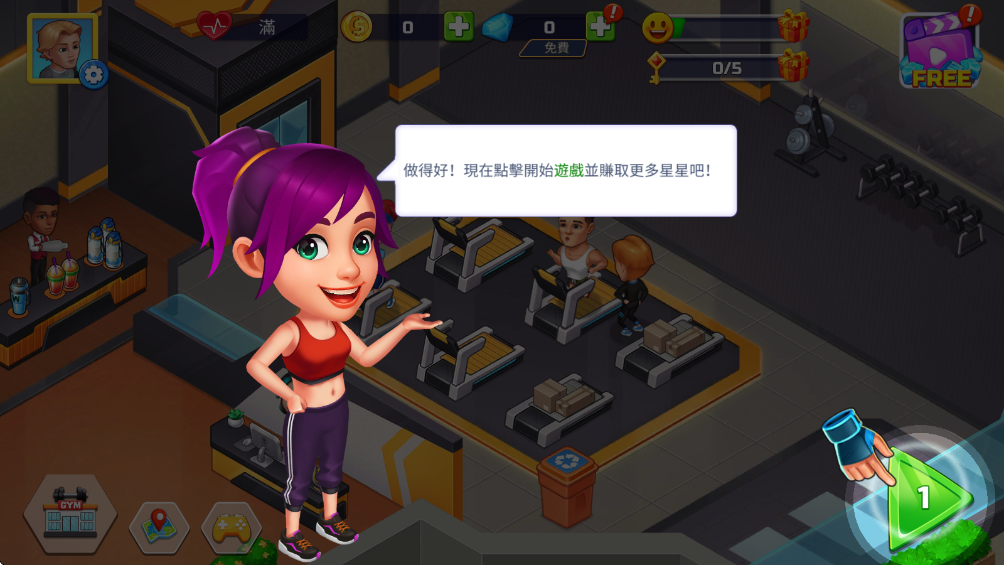Tap the speech bubble to continue the dialogue
The height and width of the screenshot is (565, 1004).
click(x=566, y=171)
